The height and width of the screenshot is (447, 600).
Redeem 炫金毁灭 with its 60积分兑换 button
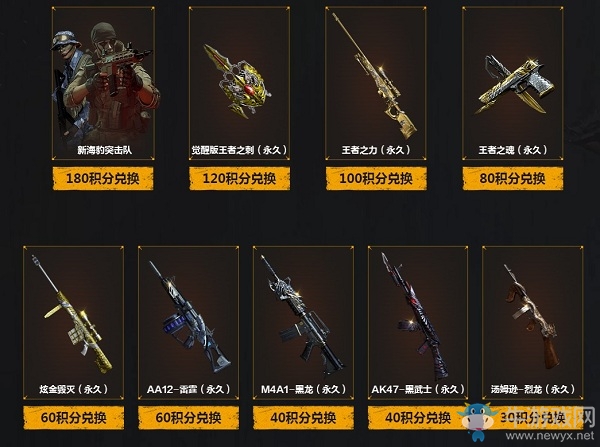(73, 418)
